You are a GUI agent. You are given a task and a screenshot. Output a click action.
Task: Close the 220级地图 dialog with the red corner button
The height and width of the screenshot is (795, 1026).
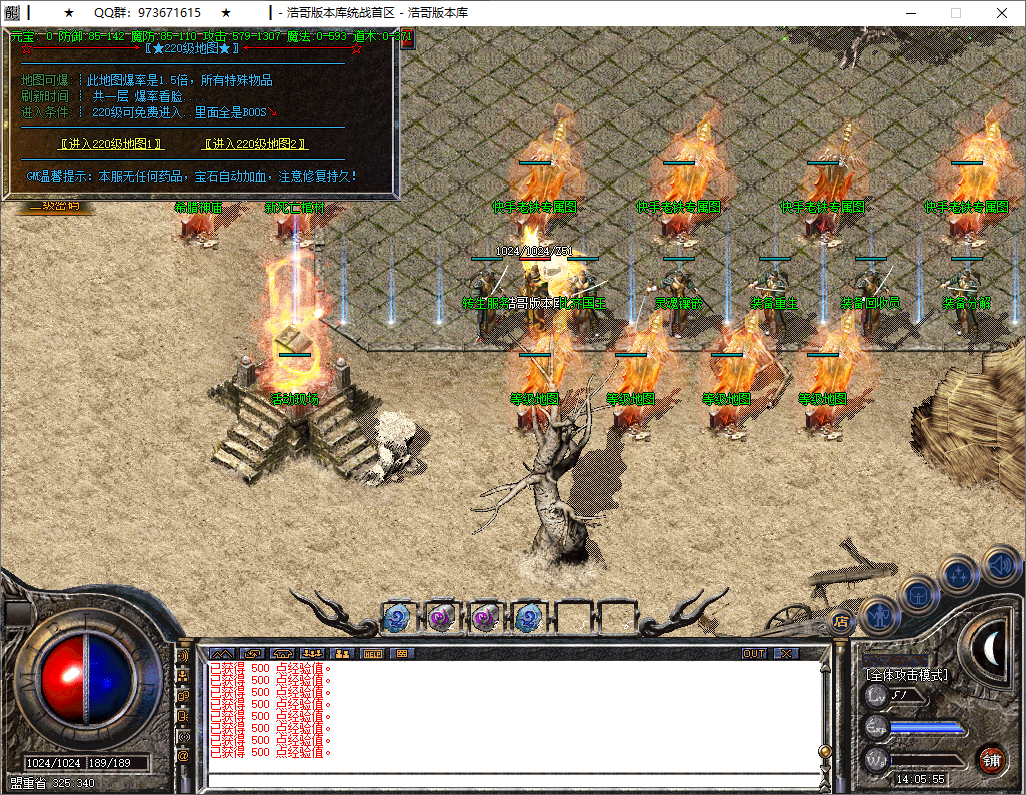tap(406, 38)
